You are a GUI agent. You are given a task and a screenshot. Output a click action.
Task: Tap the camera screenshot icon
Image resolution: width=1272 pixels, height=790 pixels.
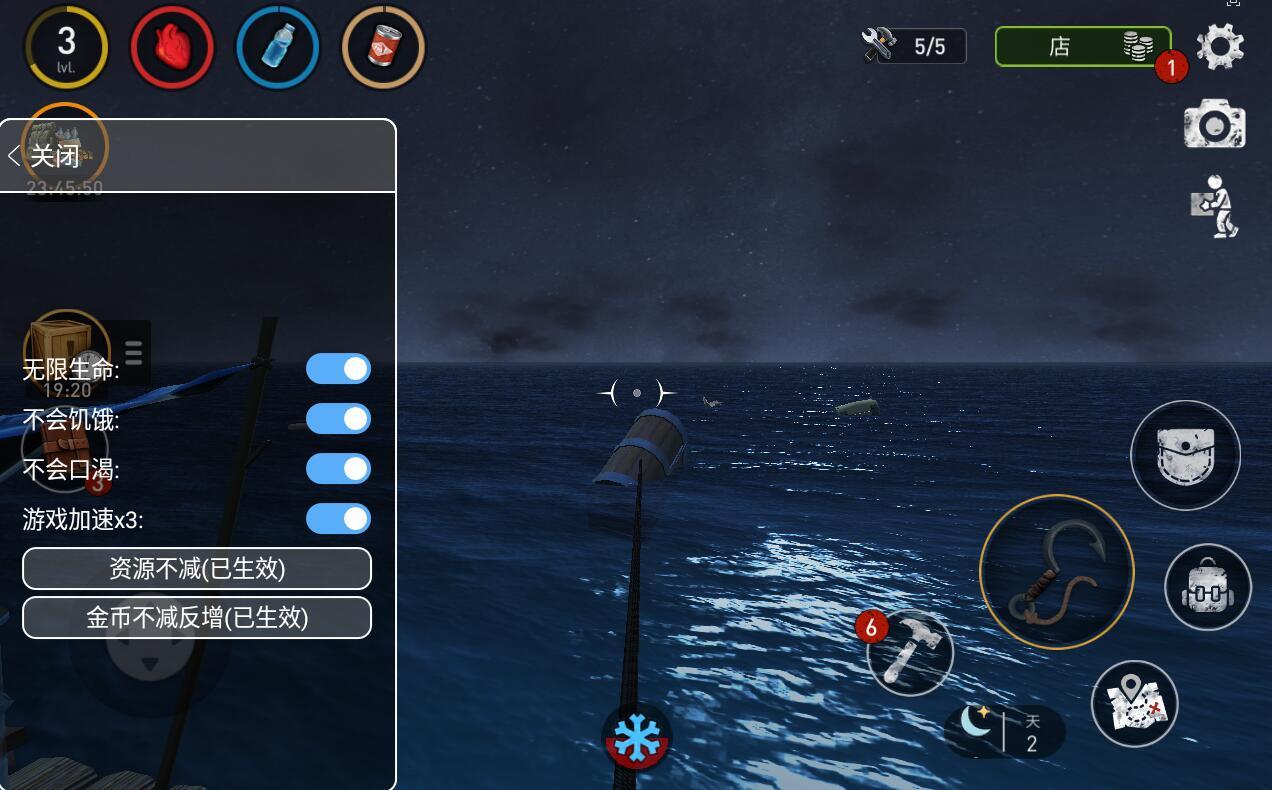[1214, 124]
